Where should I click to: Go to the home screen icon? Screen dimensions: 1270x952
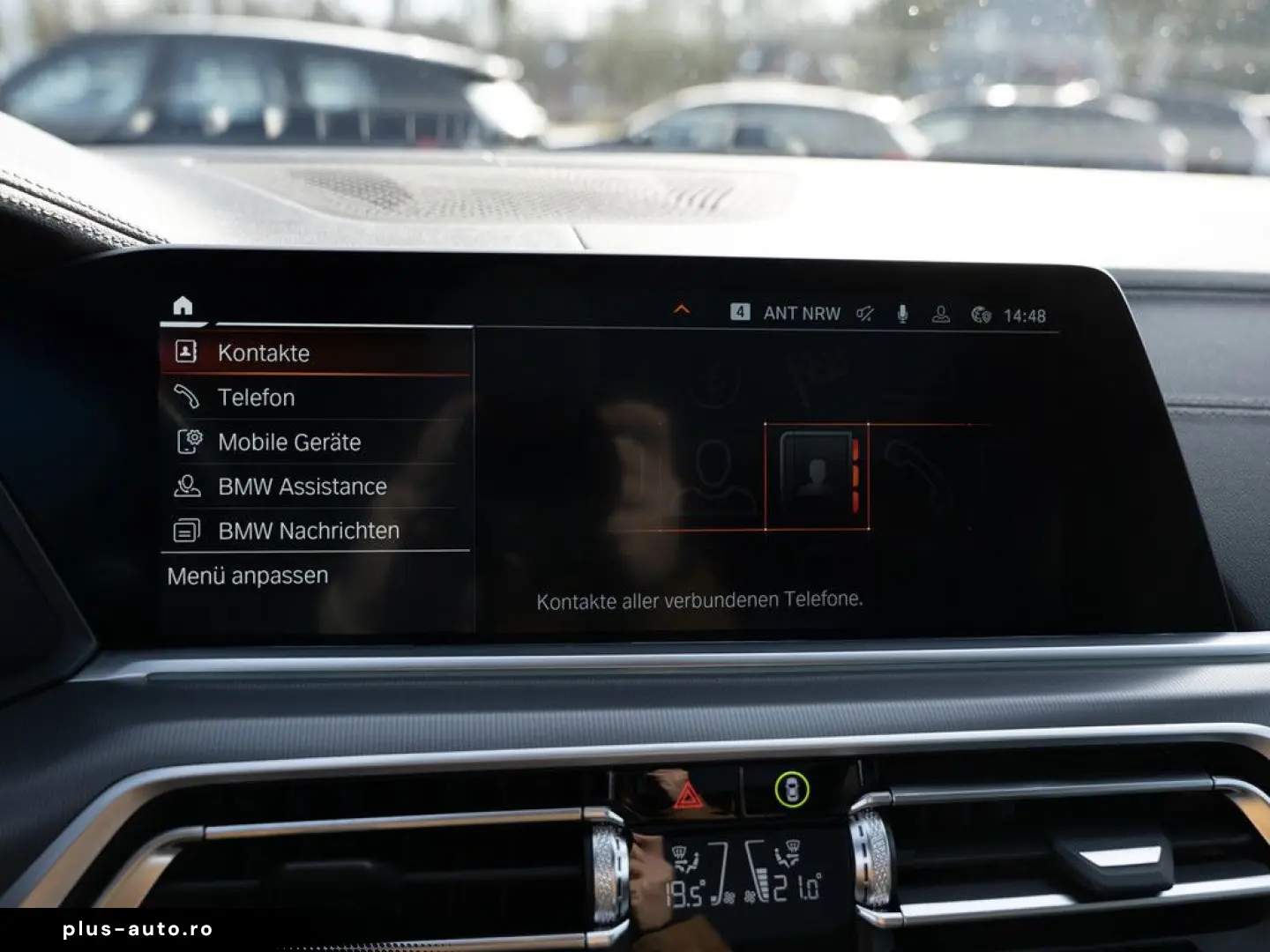[x=183, y=306]
